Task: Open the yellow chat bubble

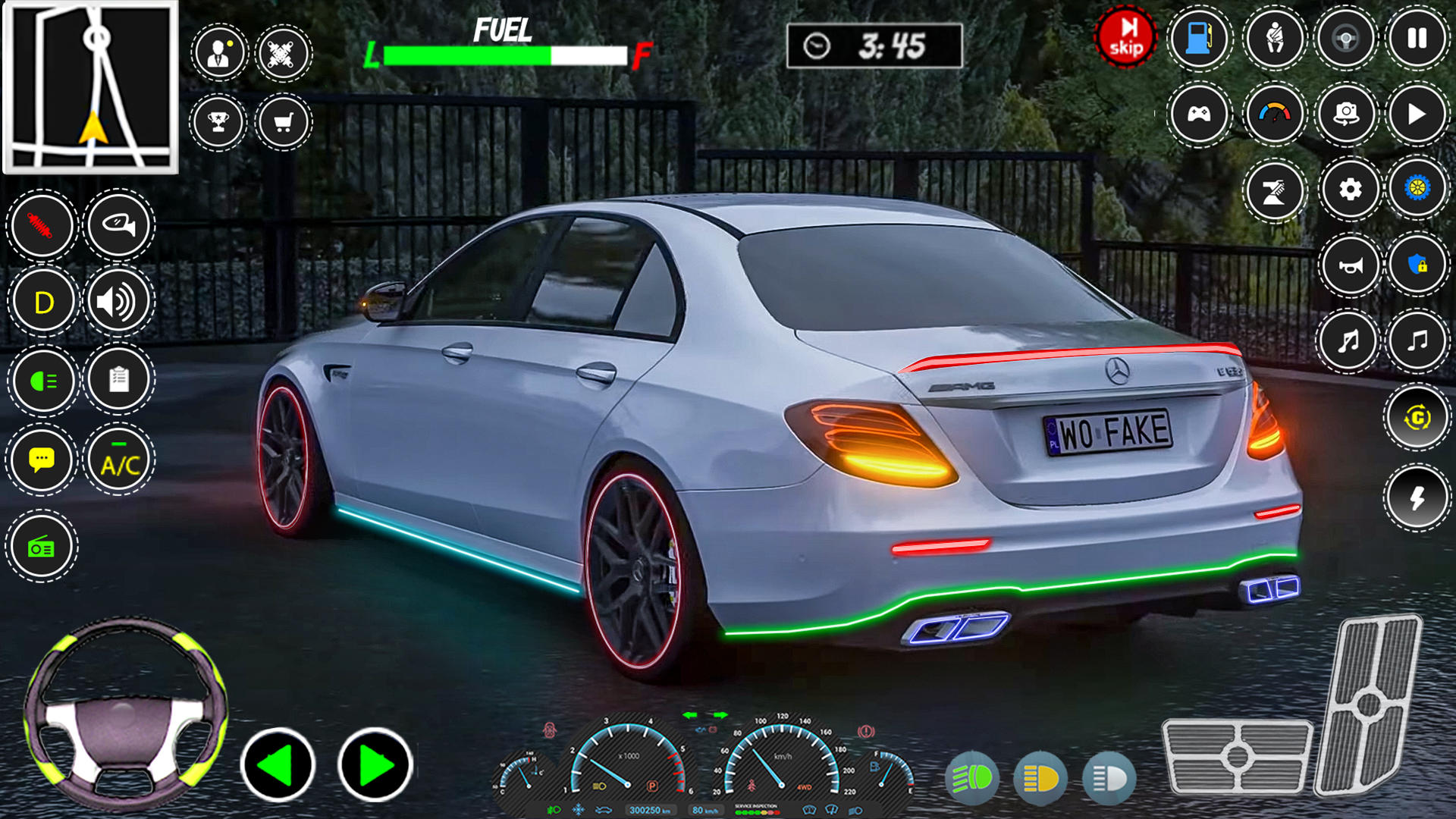Action: (42, 460)
